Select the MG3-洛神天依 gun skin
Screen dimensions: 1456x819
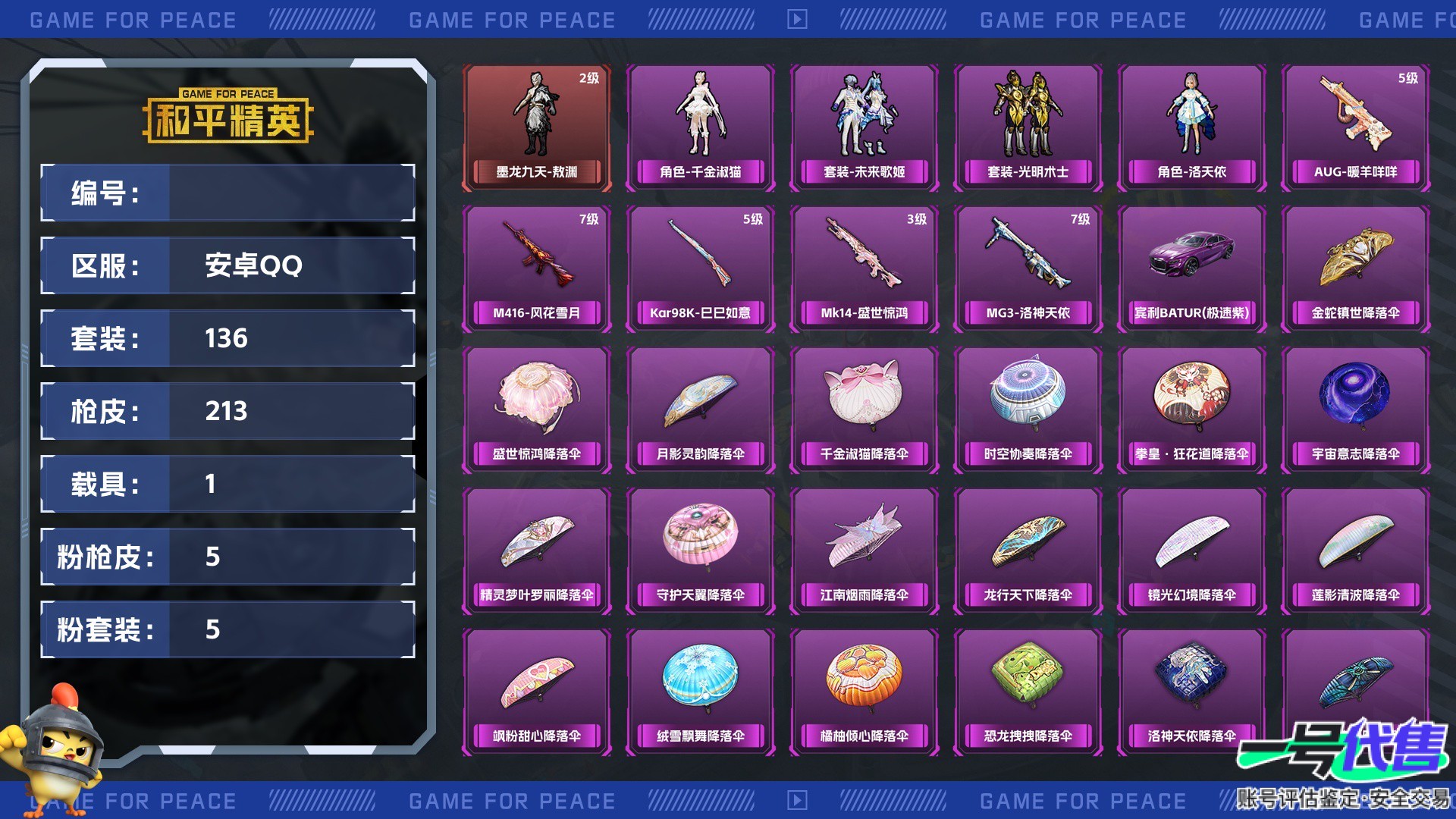1028,268
